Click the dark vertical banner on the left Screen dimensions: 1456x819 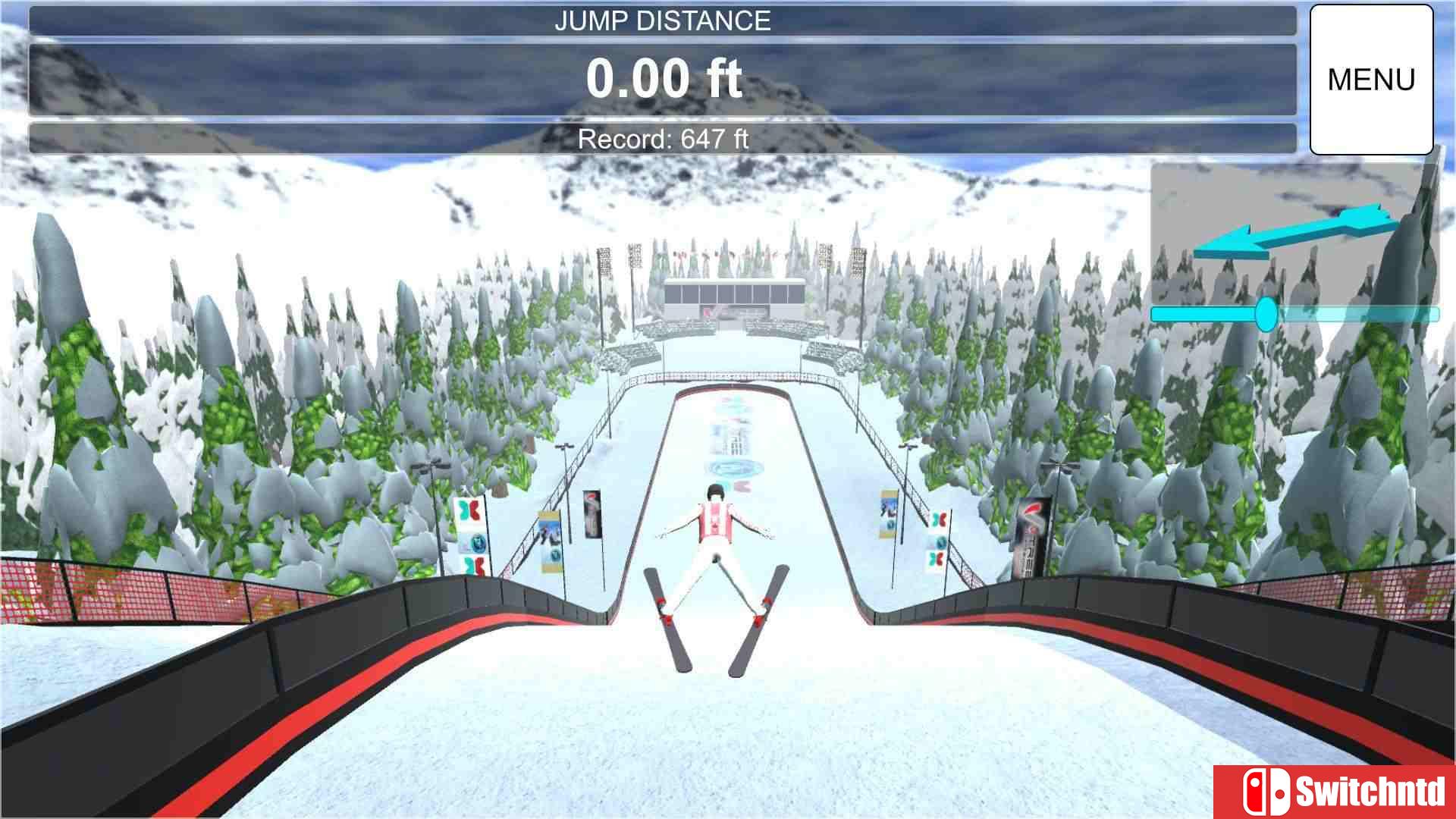pyautogui.click(x=591, y=514)
